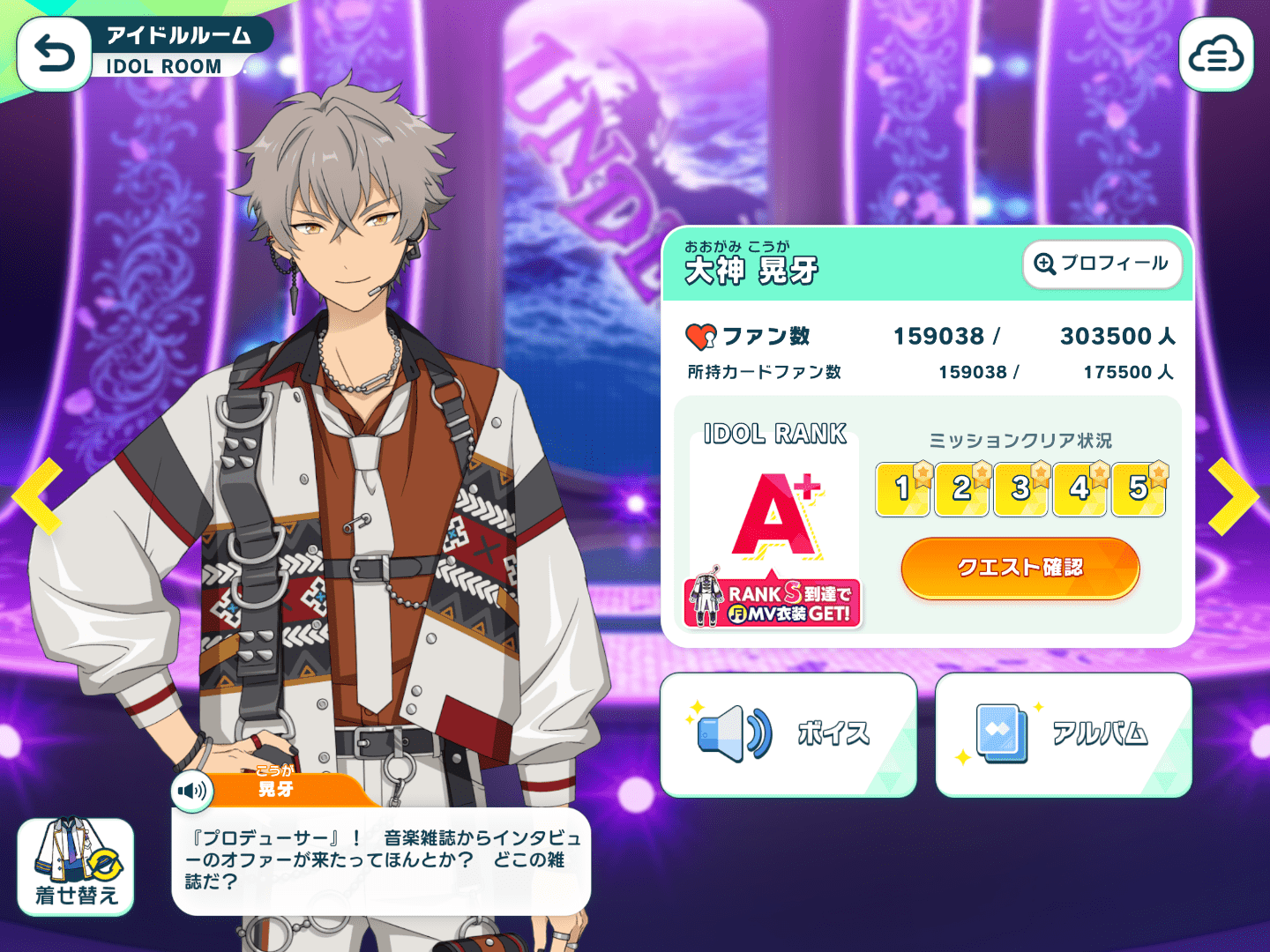
Task: Open the ボイス voice menu
Action: coord(788,734)
